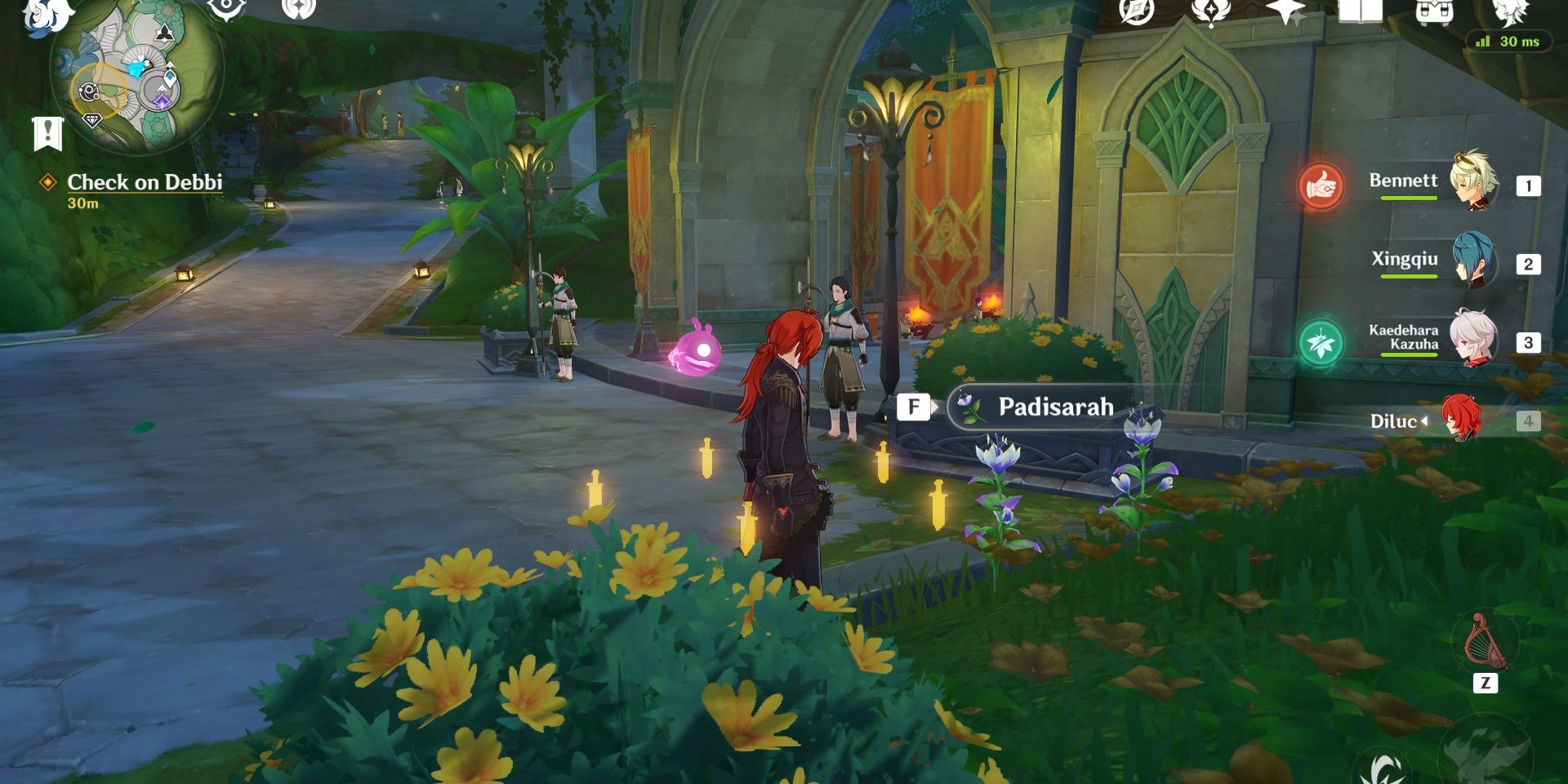Use the harp gadget
The image size is (1568, 784).
pyautogui.click(x=1485, y=643)
